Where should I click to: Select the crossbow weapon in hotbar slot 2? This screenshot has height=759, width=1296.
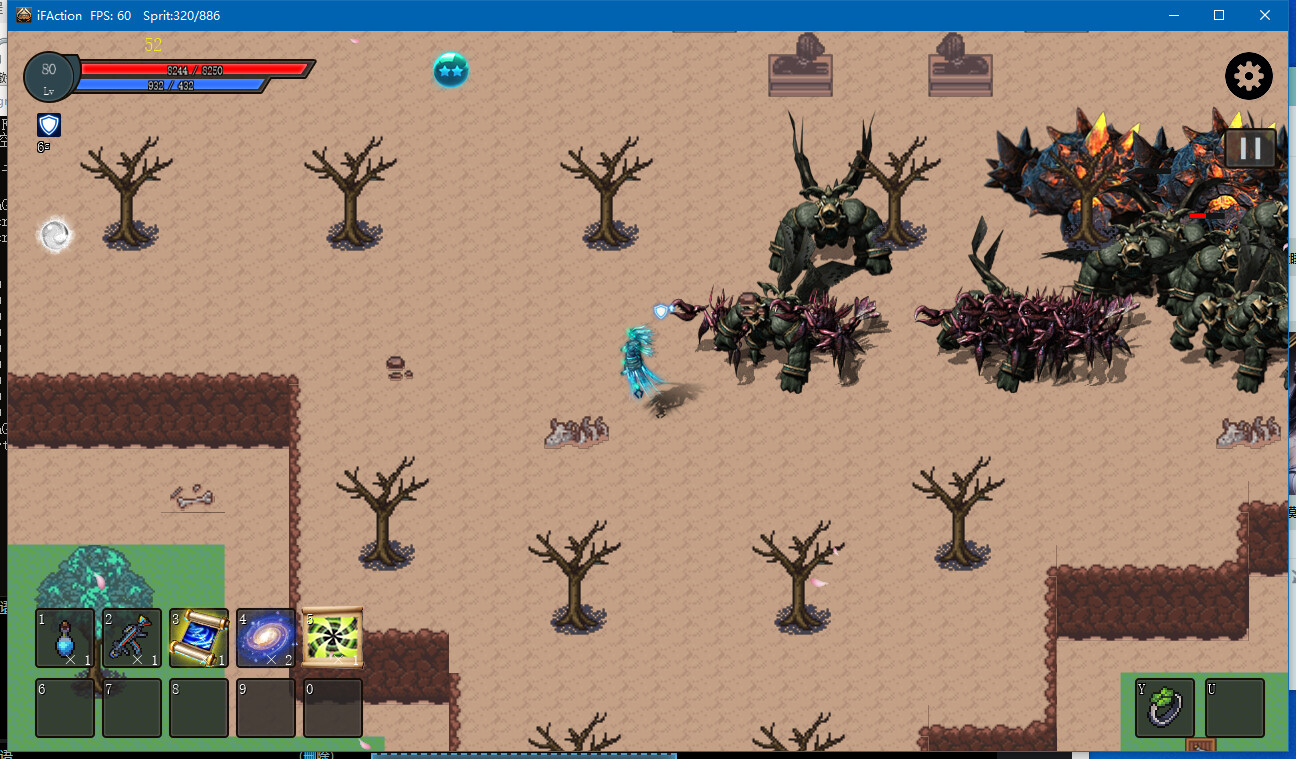coord(132,638)
